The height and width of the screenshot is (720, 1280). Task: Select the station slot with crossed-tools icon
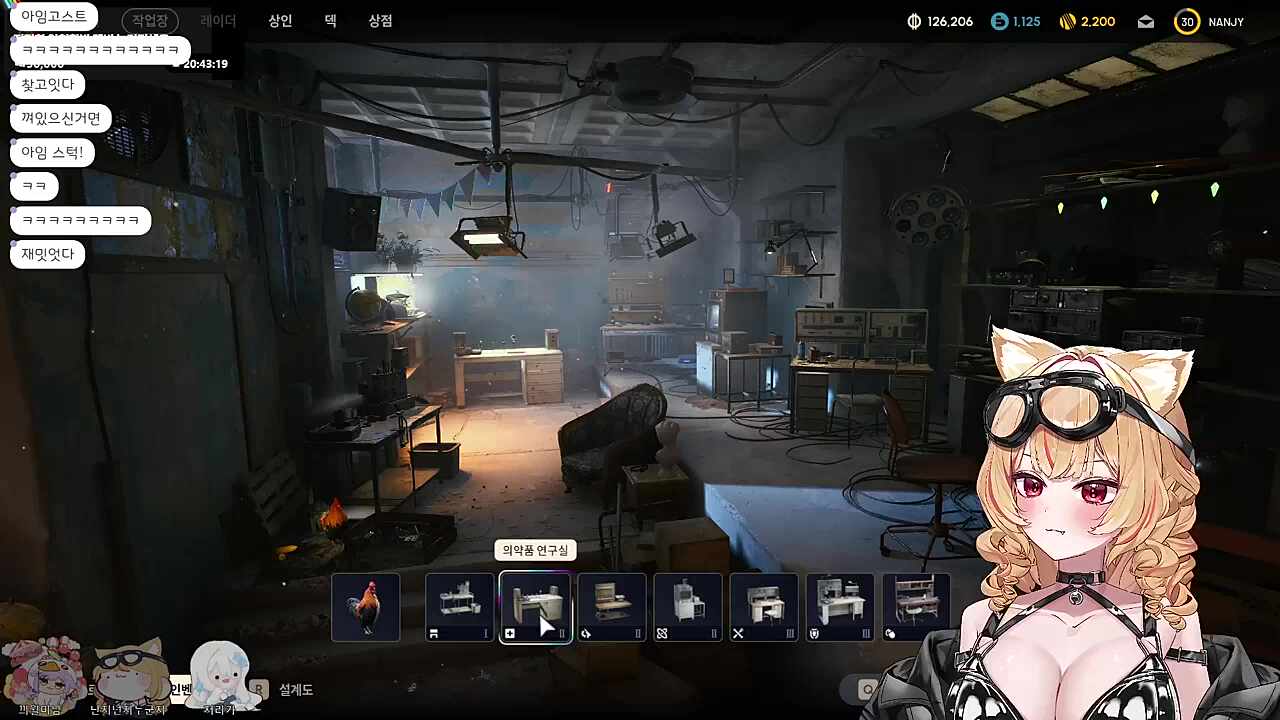click(x=764, y=607)
